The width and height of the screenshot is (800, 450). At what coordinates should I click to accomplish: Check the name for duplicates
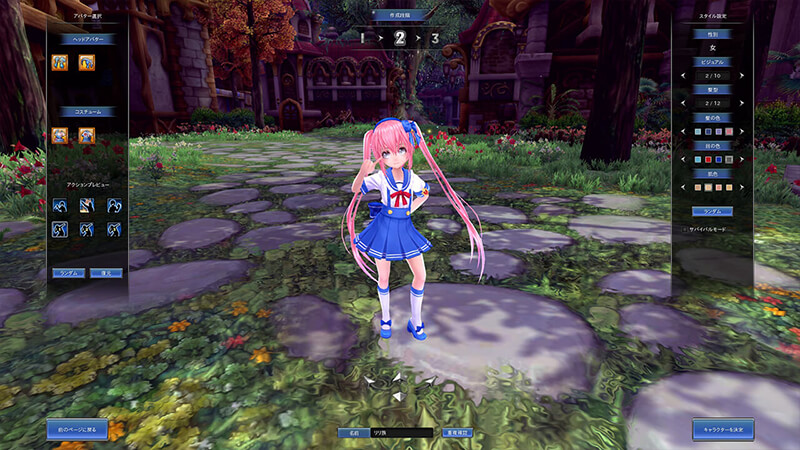[457, 433]
